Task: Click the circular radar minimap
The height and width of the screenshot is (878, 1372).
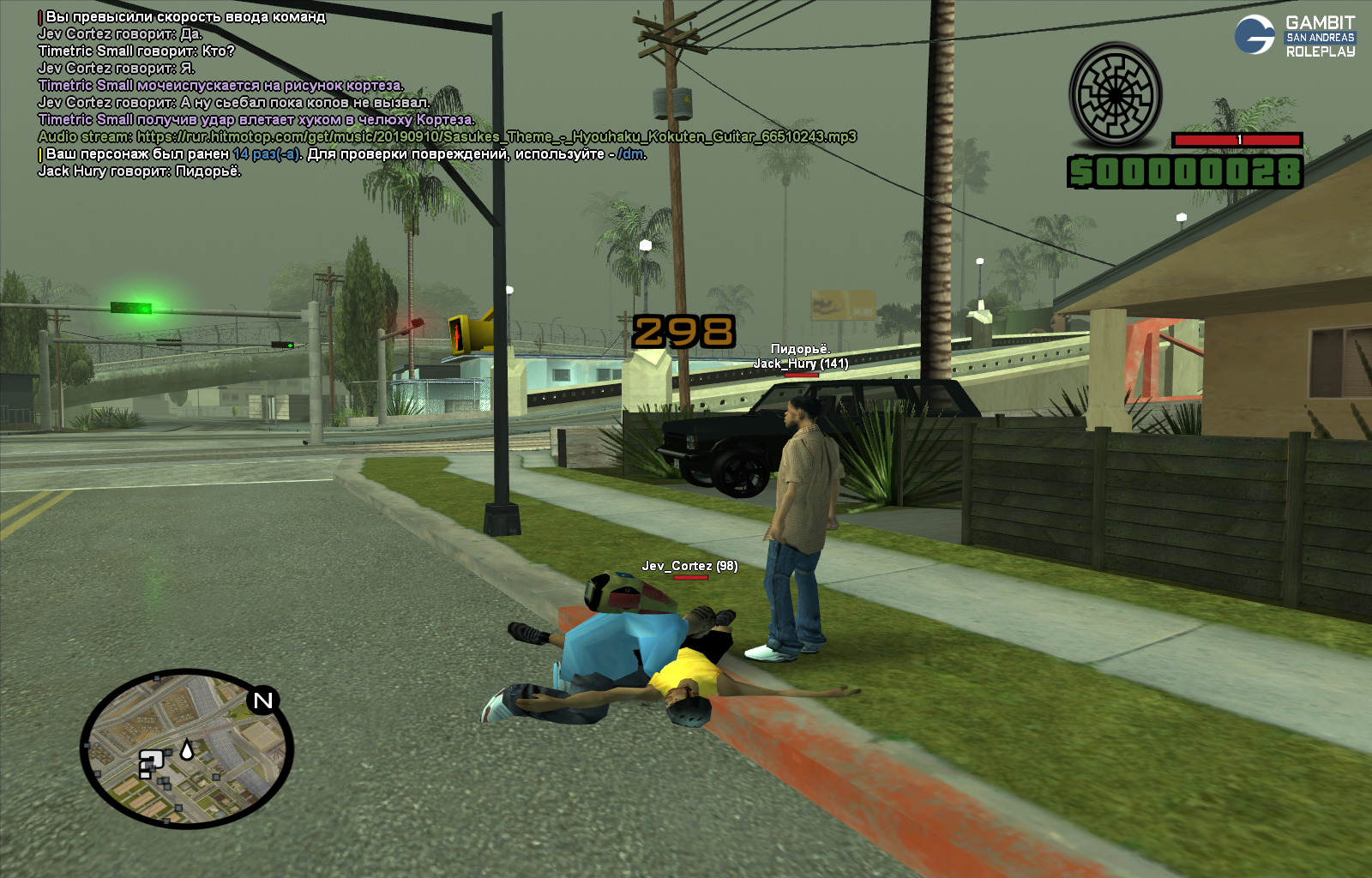Action: (x=187, y=749)
